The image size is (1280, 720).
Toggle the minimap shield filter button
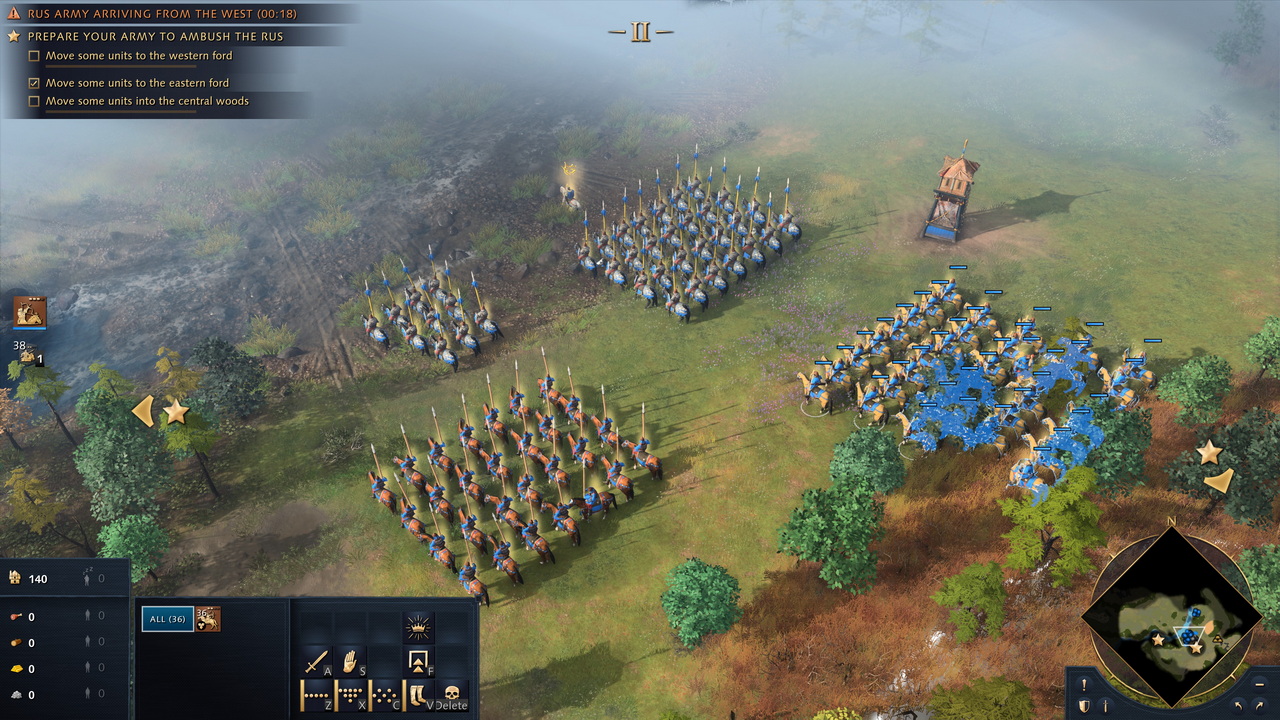[1084, 706]
